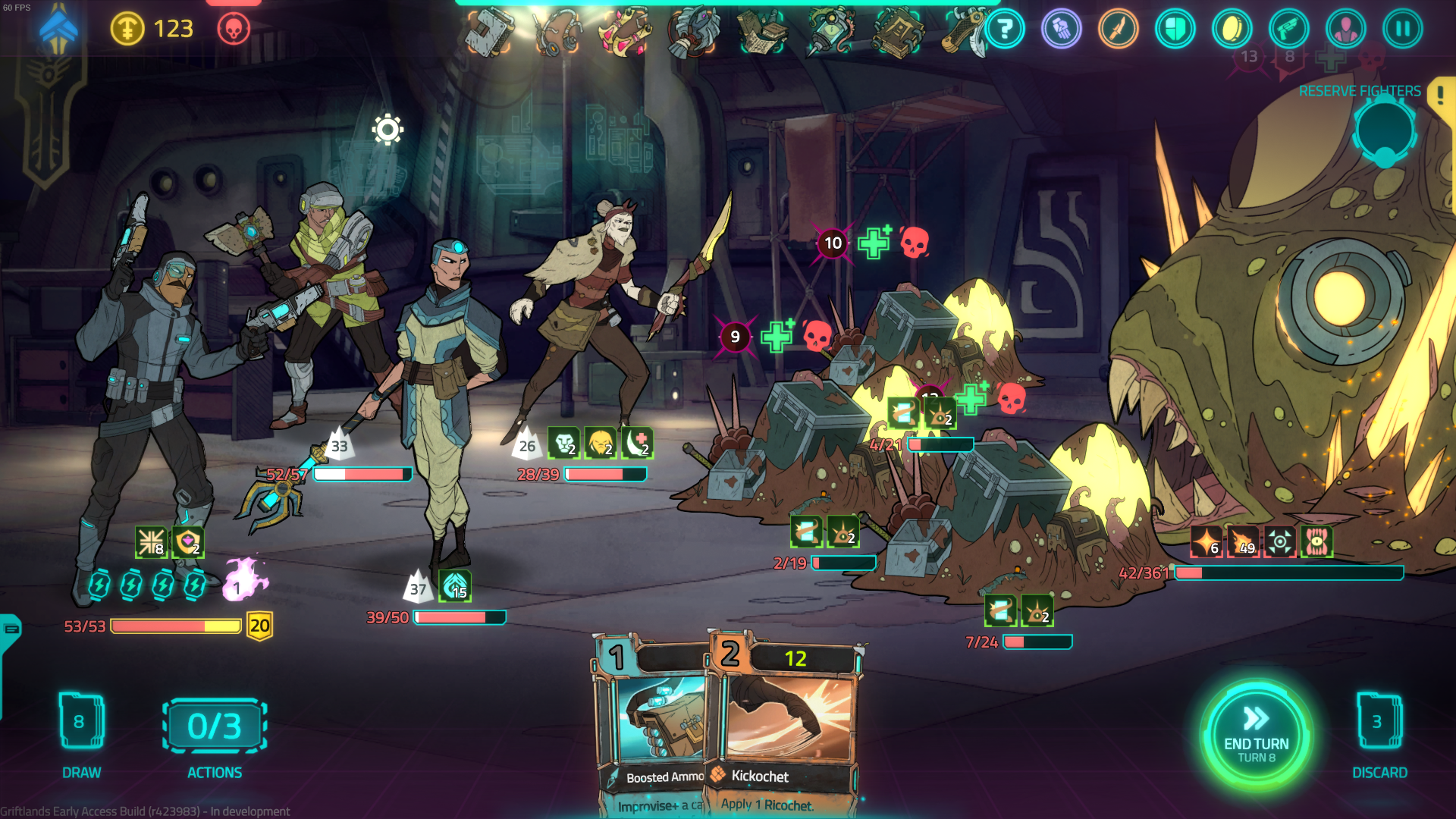Screen dimensions: 1456x819
Task: Click the pistol icon button
Action: (1288, 30)
